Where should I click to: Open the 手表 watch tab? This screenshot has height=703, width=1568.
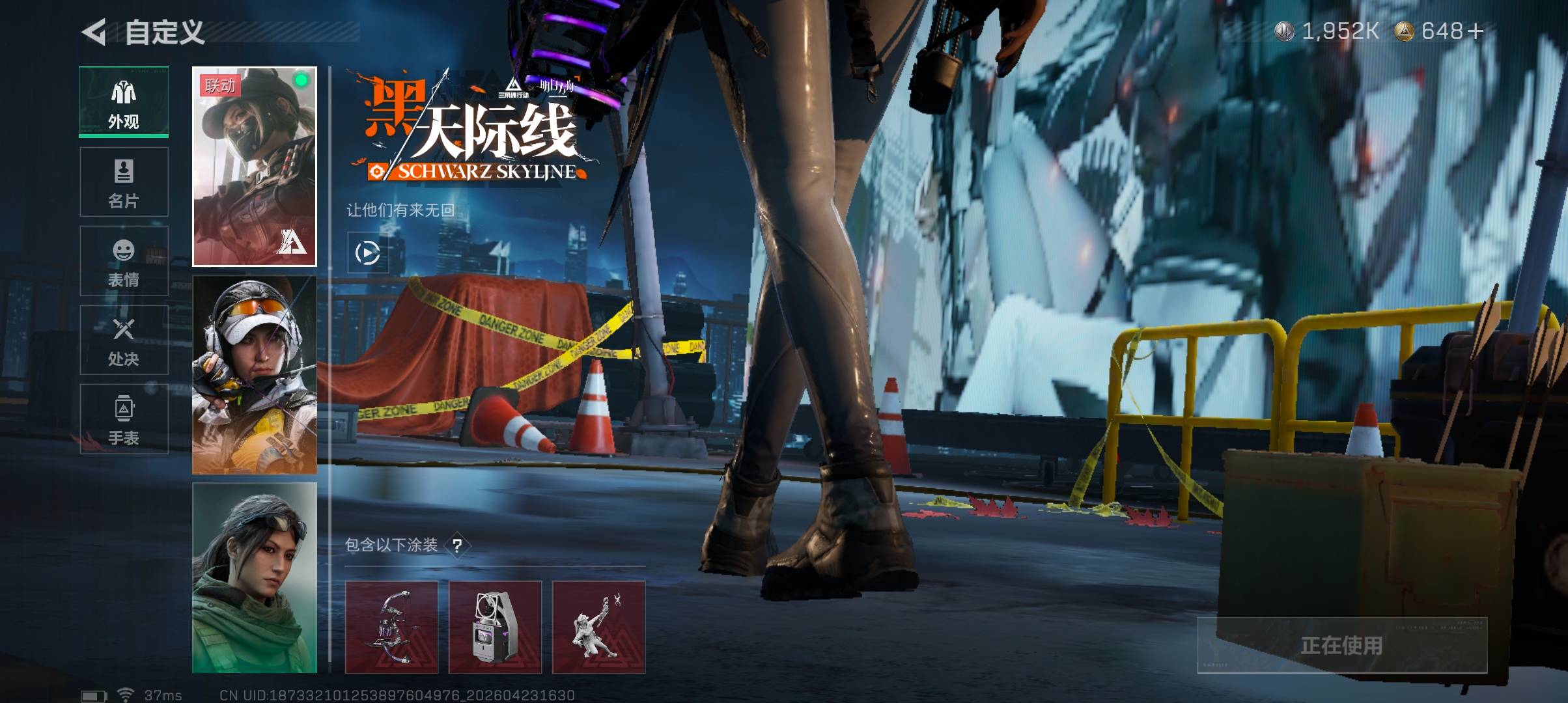point(124,419)
